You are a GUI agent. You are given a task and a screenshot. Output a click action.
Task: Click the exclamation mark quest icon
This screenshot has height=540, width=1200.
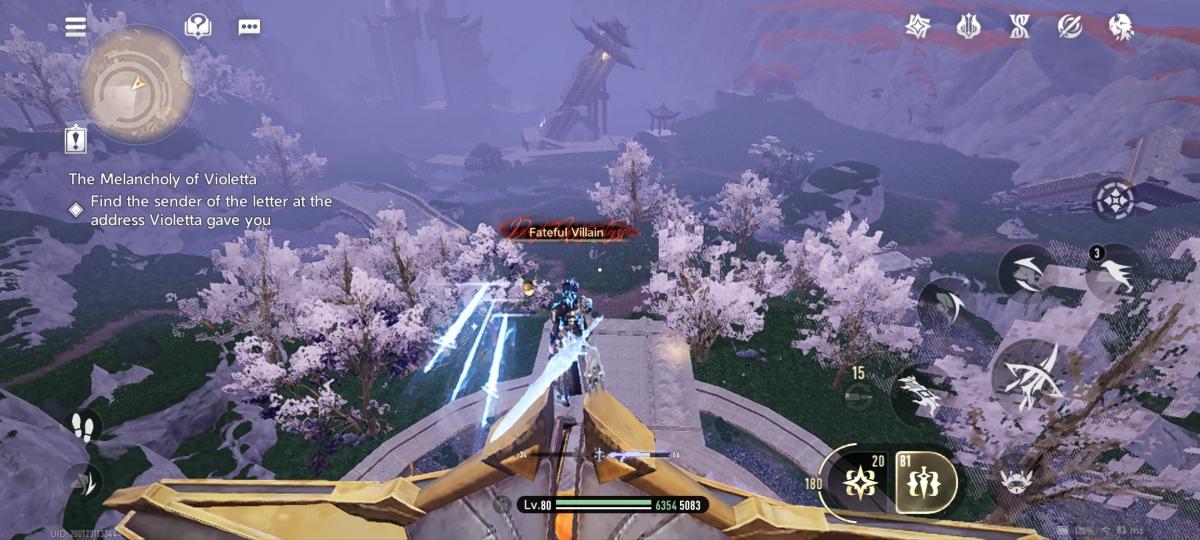(76, 140)
